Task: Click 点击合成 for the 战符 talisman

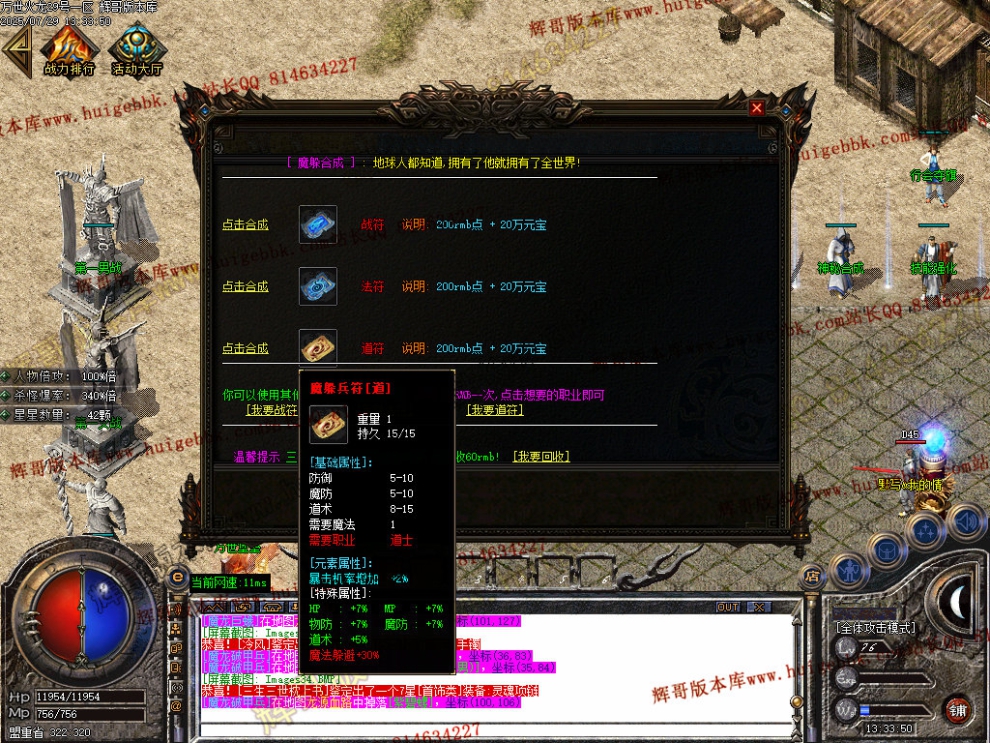Action: click(245, 225)
